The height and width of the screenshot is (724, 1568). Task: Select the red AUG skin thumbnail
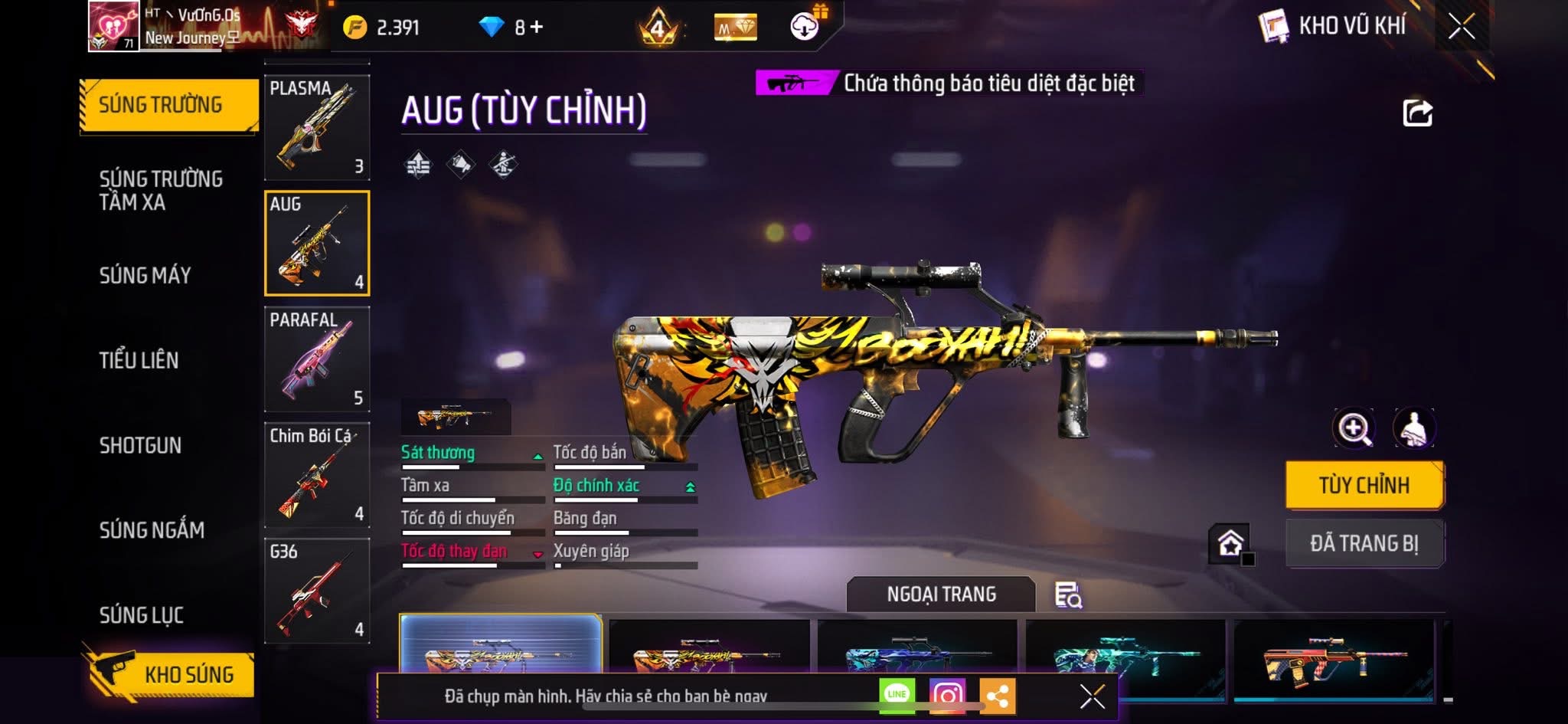click(x=1333, y=657)
